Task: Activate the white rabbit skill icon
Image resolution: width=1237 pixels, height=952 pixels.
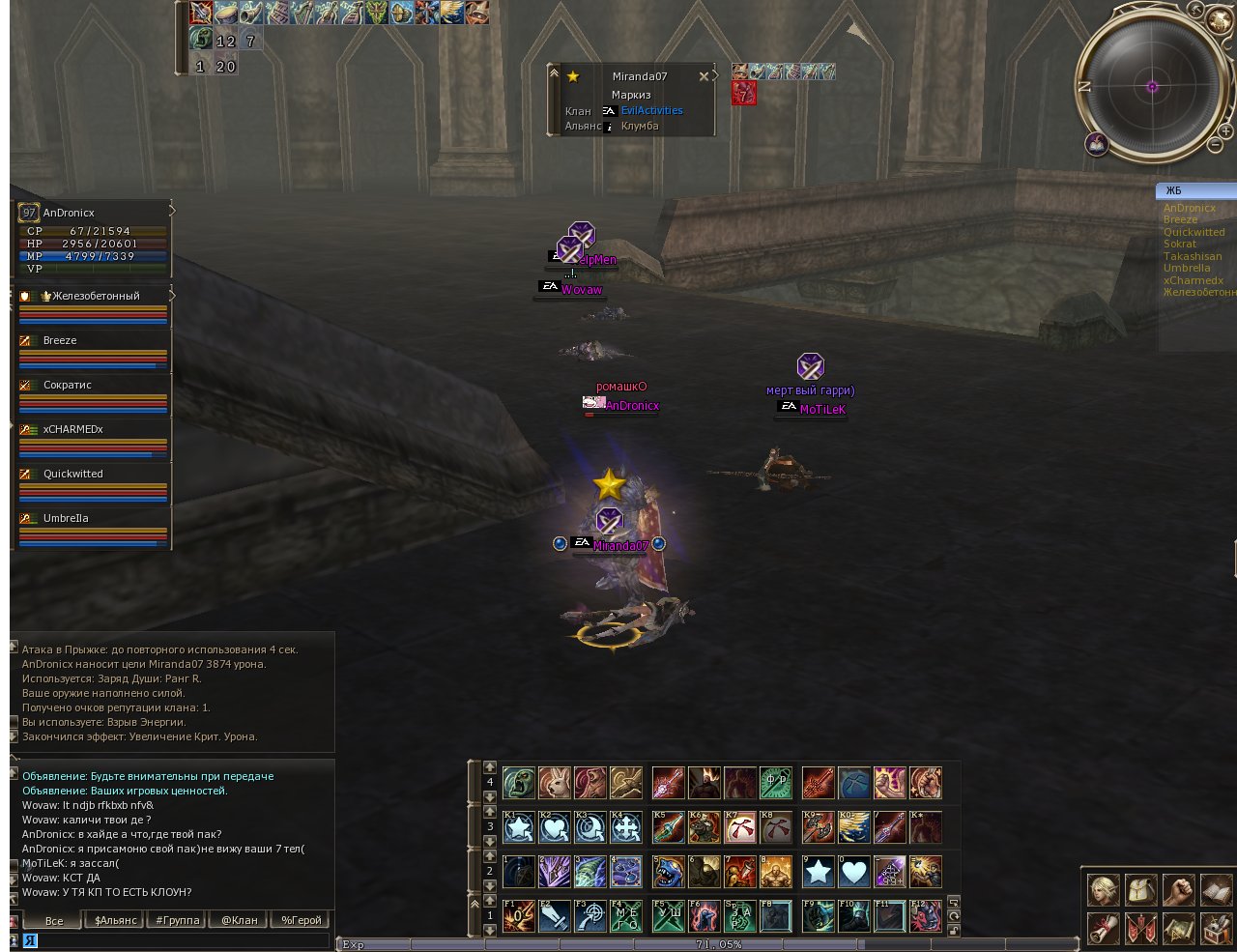Action: pyautogui.click(x=555, y=783)
